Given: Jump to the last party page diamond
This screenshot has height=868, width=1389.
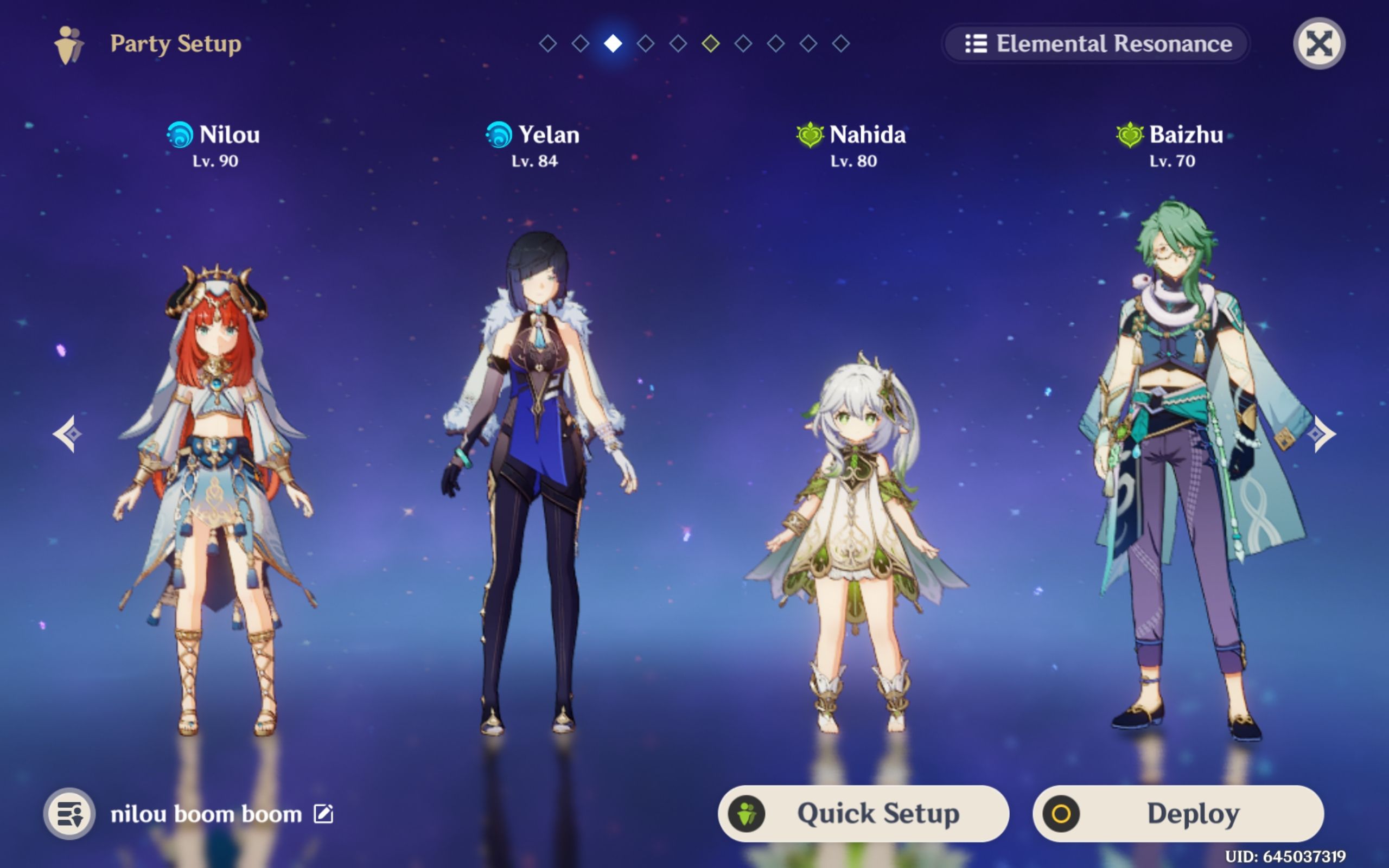Looking at the screenshot, I should pyautogui.click(x=841, y=43).
